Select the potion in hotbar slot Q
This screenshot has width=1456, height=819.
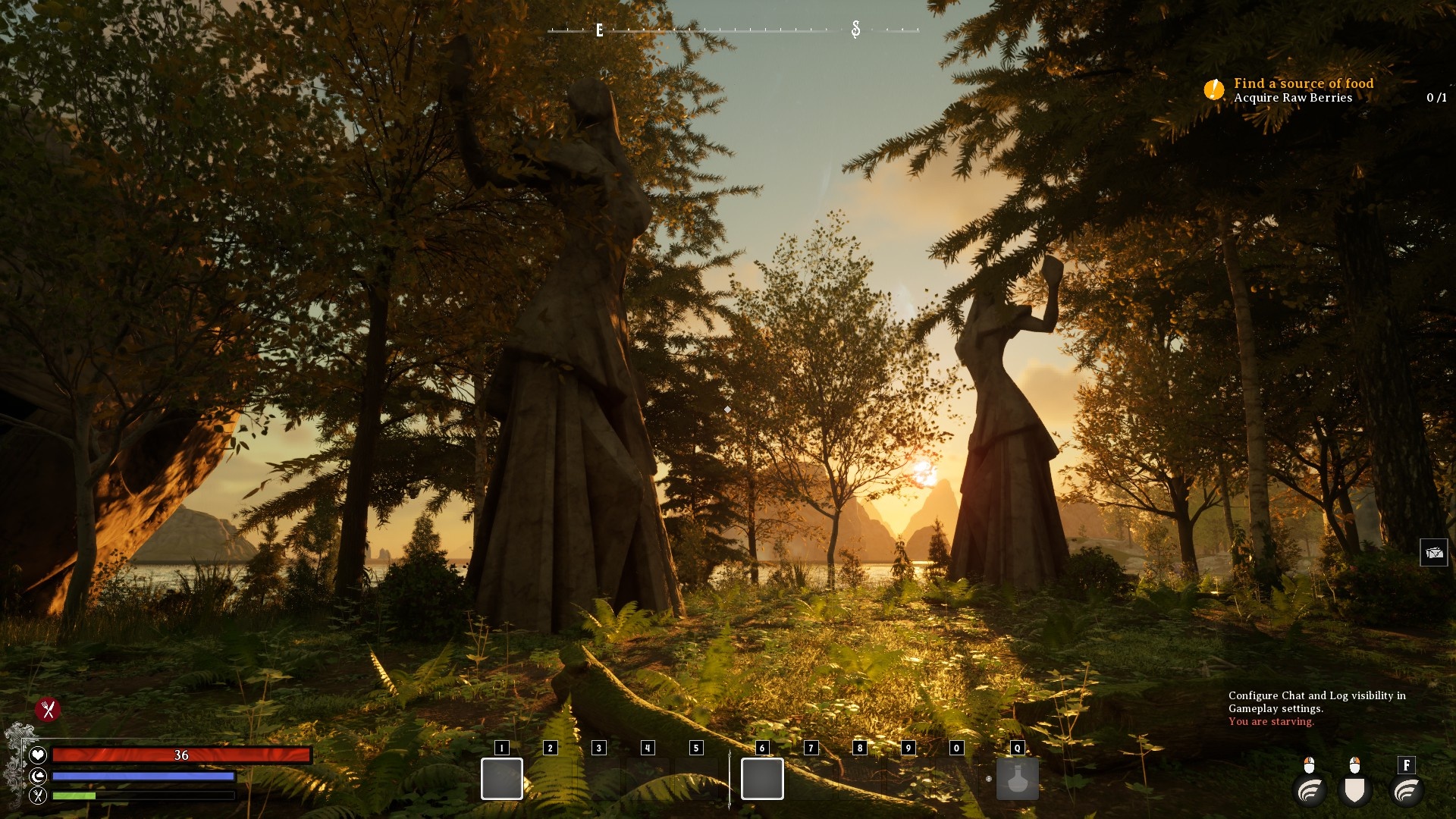pyautogui.click(x=1017, y=779)
